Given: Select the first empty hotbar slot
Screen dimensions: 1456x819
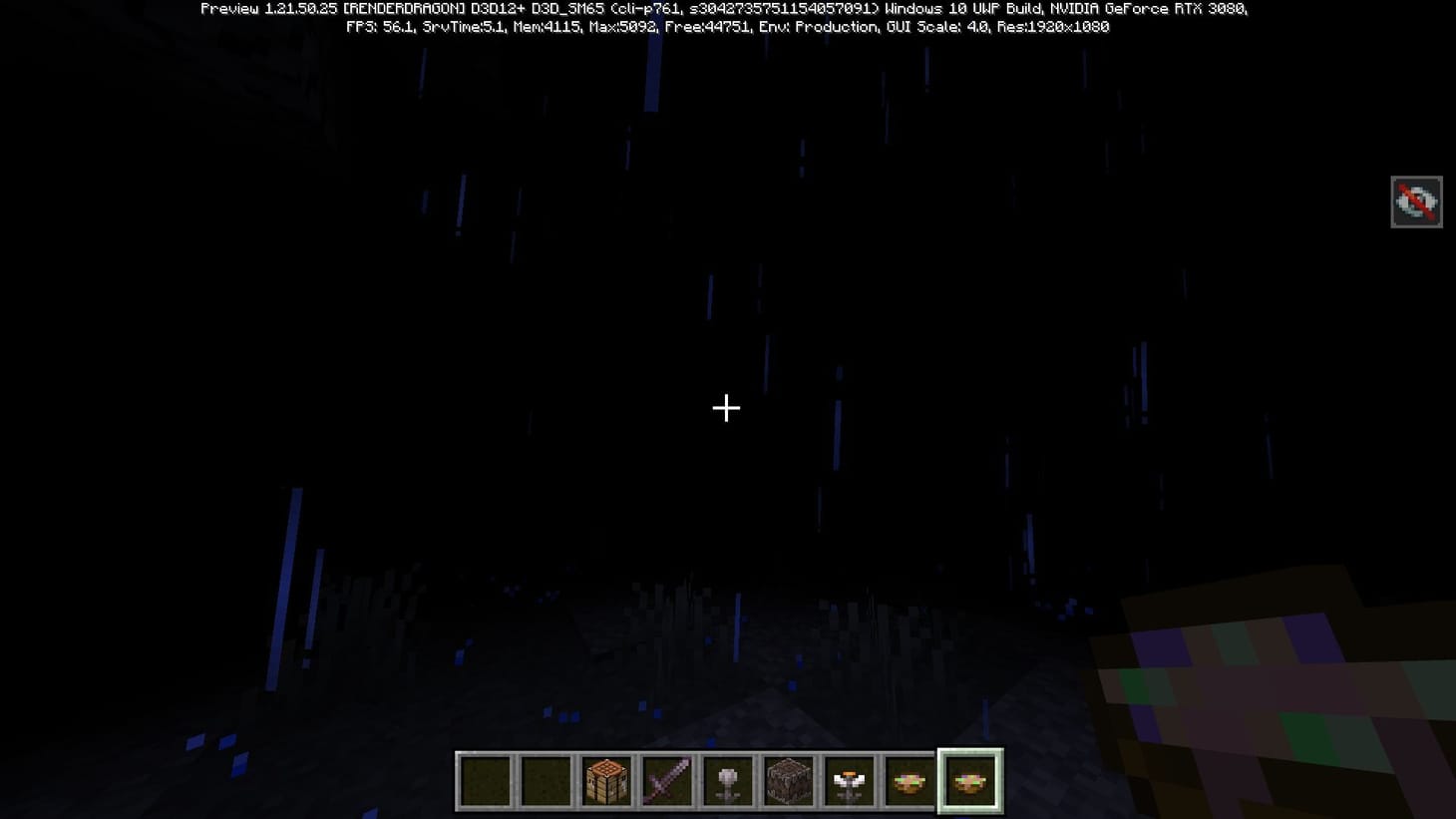Looking at the screenshot, I should [486, 781].
